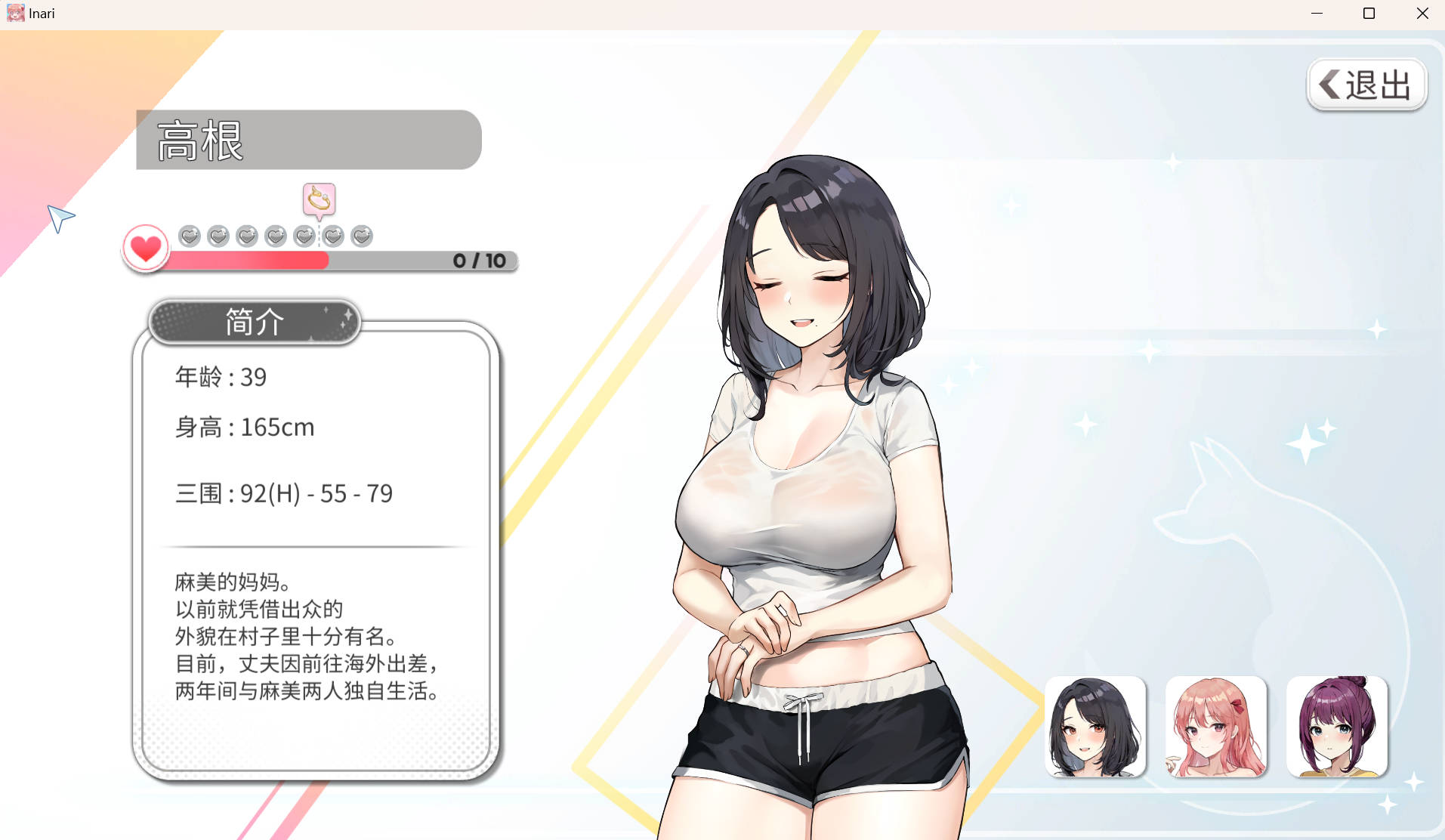Click the 退出 exit button

tap(1366, 85)
